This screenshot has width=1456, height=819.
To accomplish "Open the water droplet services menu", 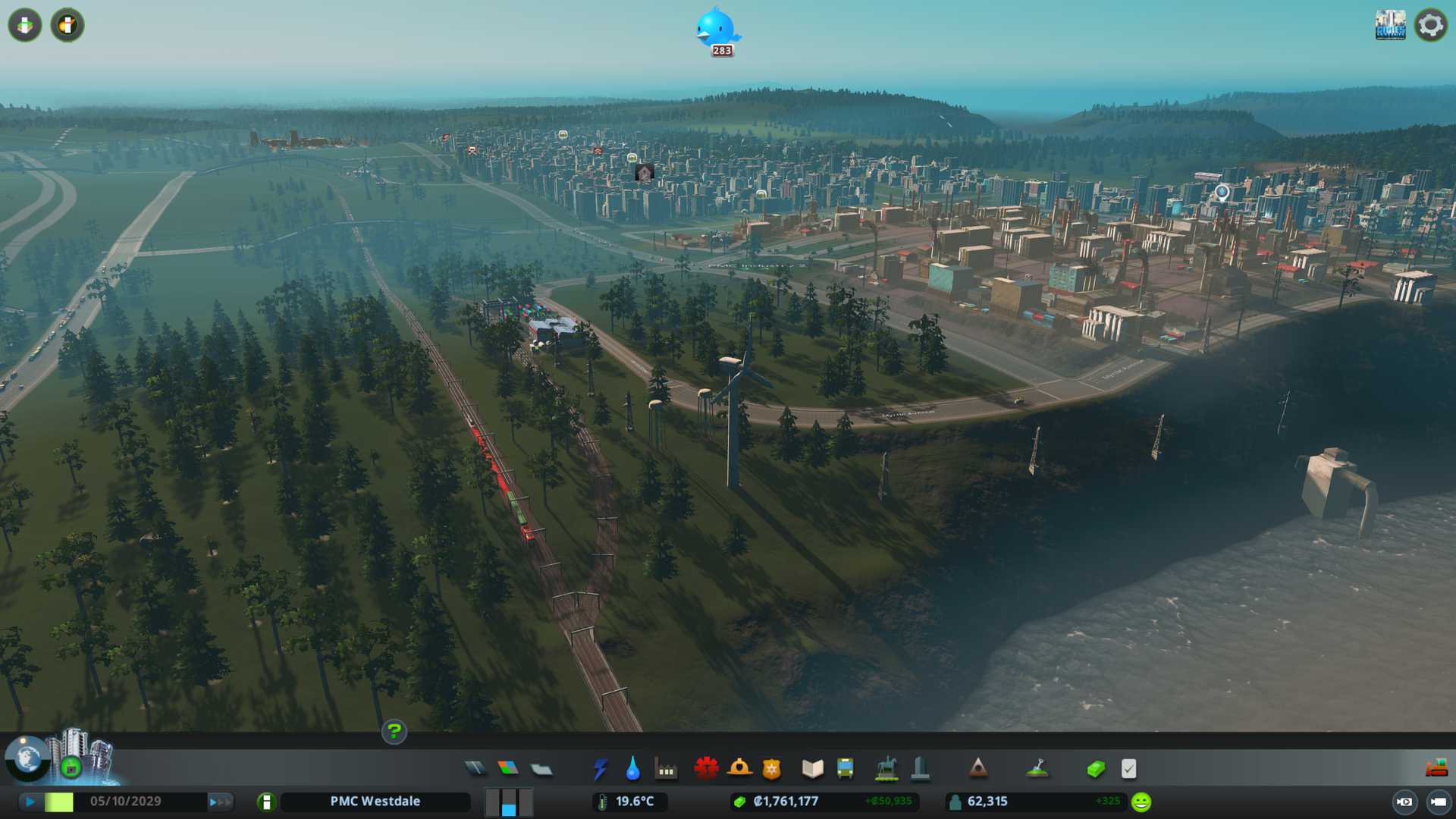I will click(632, 769).
